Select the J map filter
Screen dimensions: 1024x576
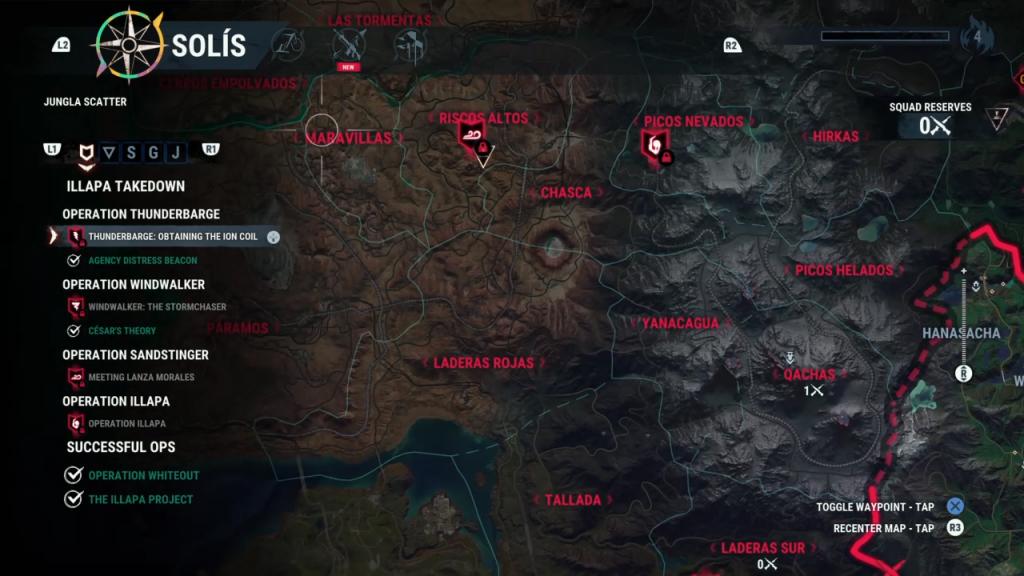(x=175, y=152)
